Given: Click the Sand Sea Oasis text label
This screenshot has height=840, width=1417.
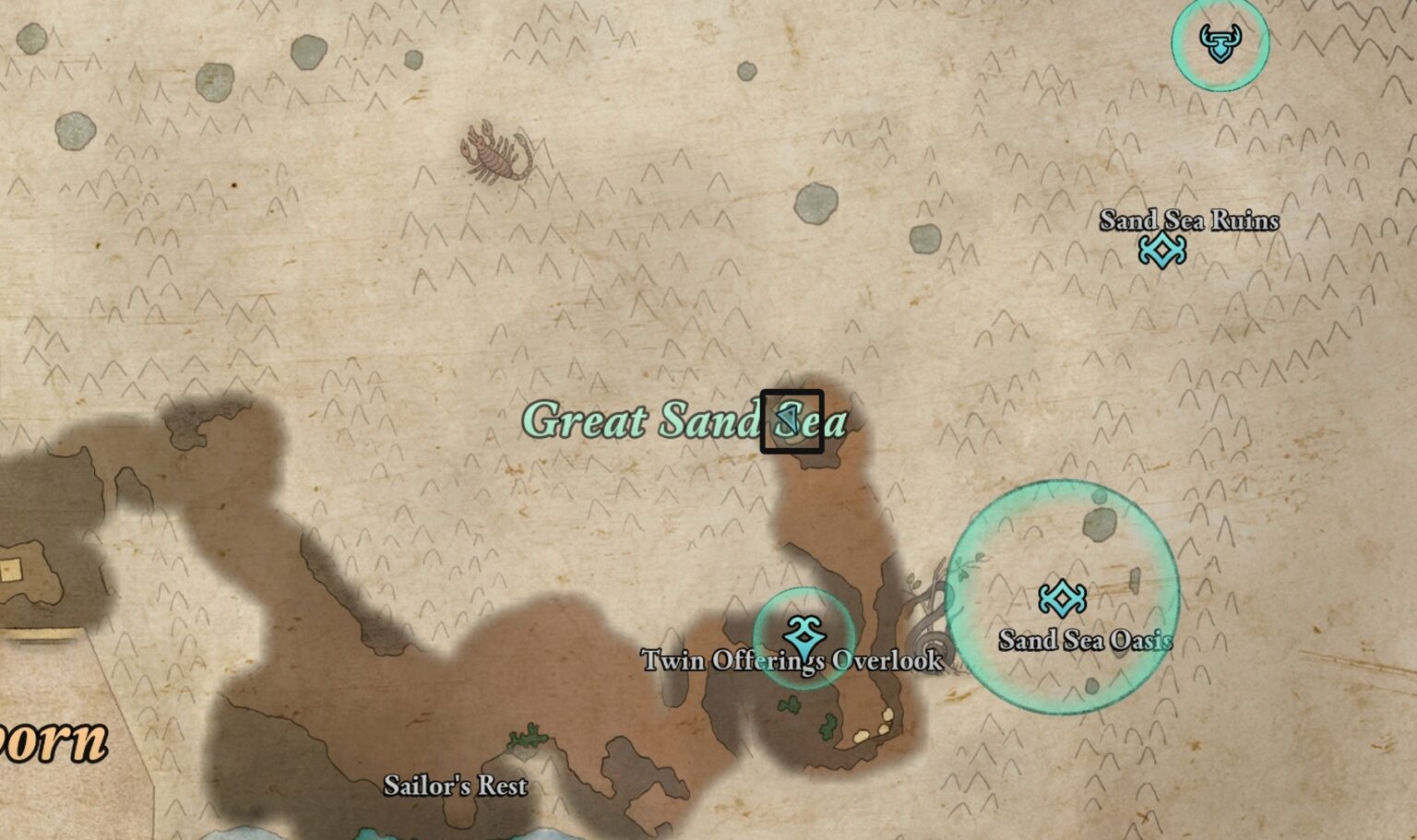Looking at the screenshot, I should (1085, 638).
